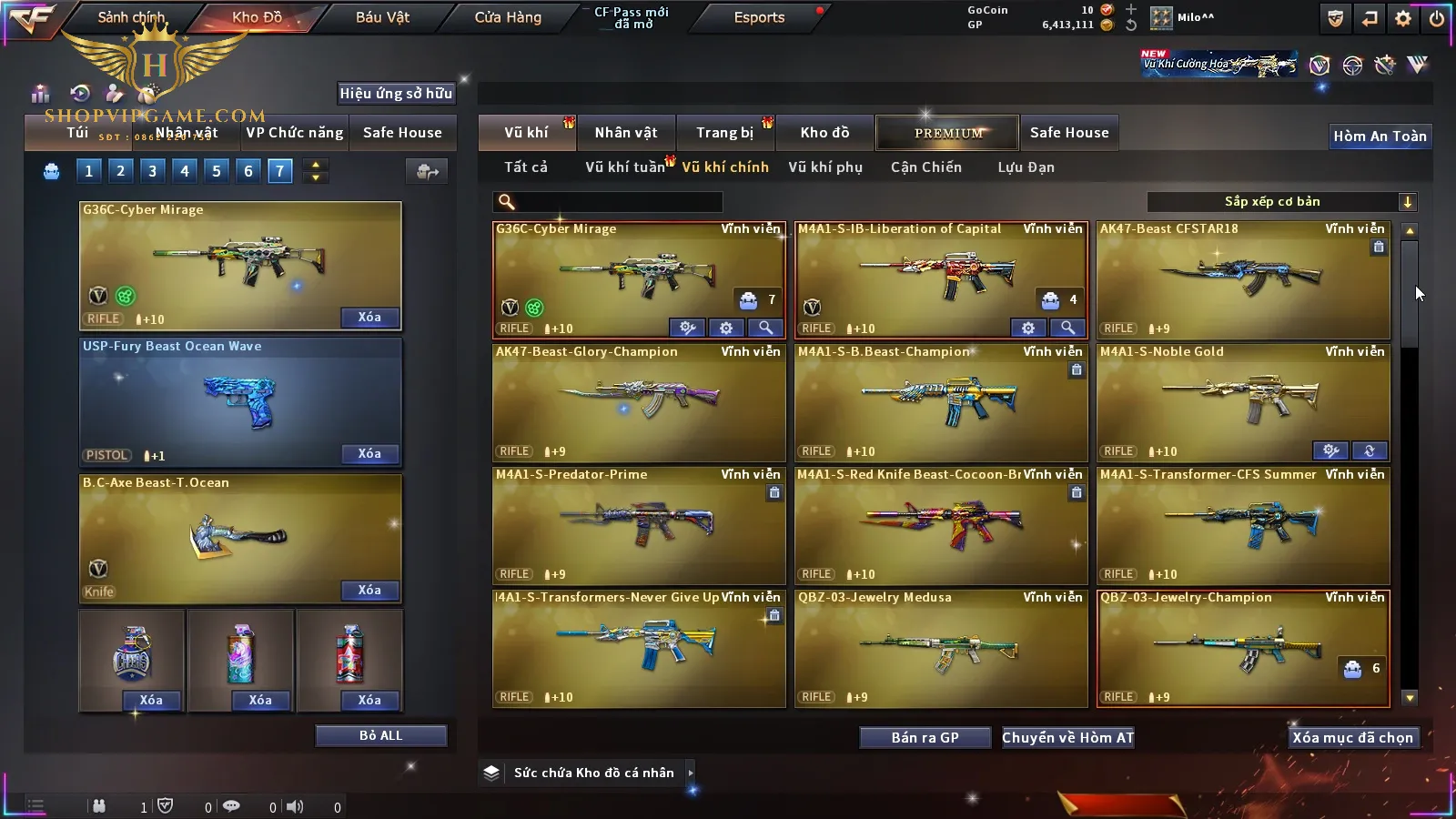Open the Esports menu
Image resolution: width=1456 pixels, height=819 pixels.
click(759, 17)
